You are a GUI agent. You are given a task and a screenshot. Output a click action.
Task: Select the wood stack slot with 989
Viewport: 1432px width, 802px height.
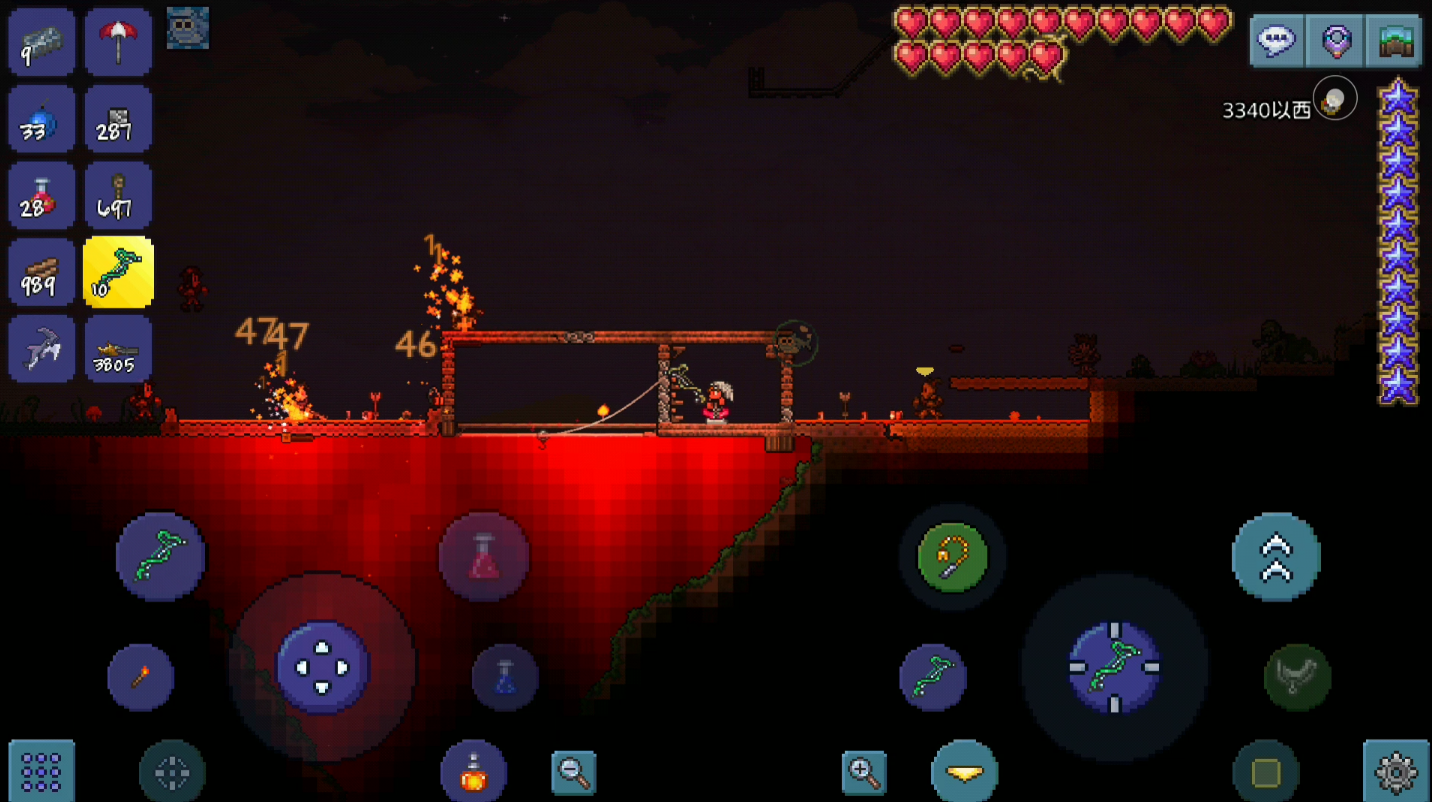pyautogui.click(x=42, y=273)
